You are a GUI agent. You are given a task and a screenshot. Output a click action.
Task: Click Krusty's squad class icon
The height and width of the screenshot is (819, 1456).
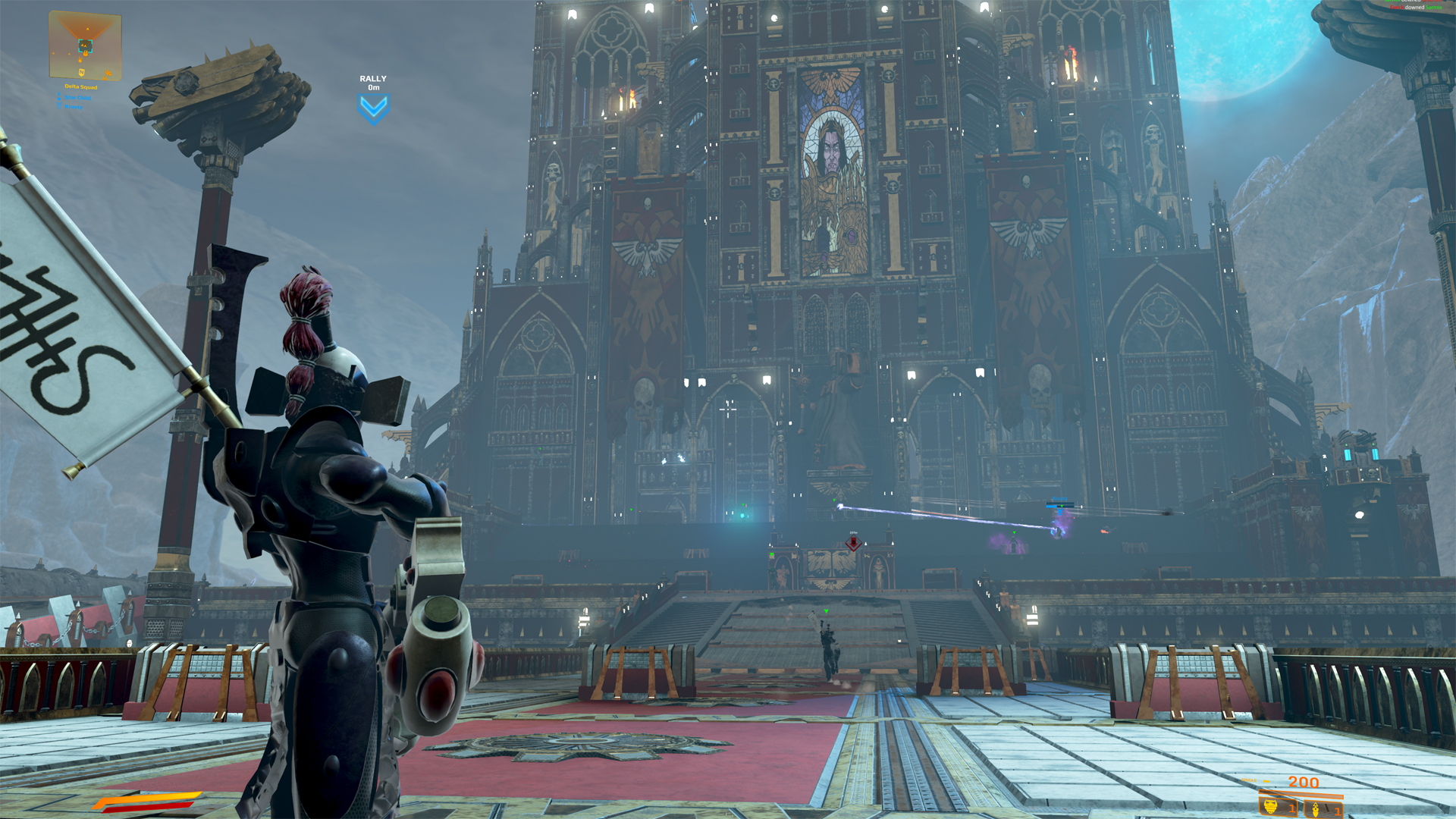pyautogui.click(x=59, y=106)
